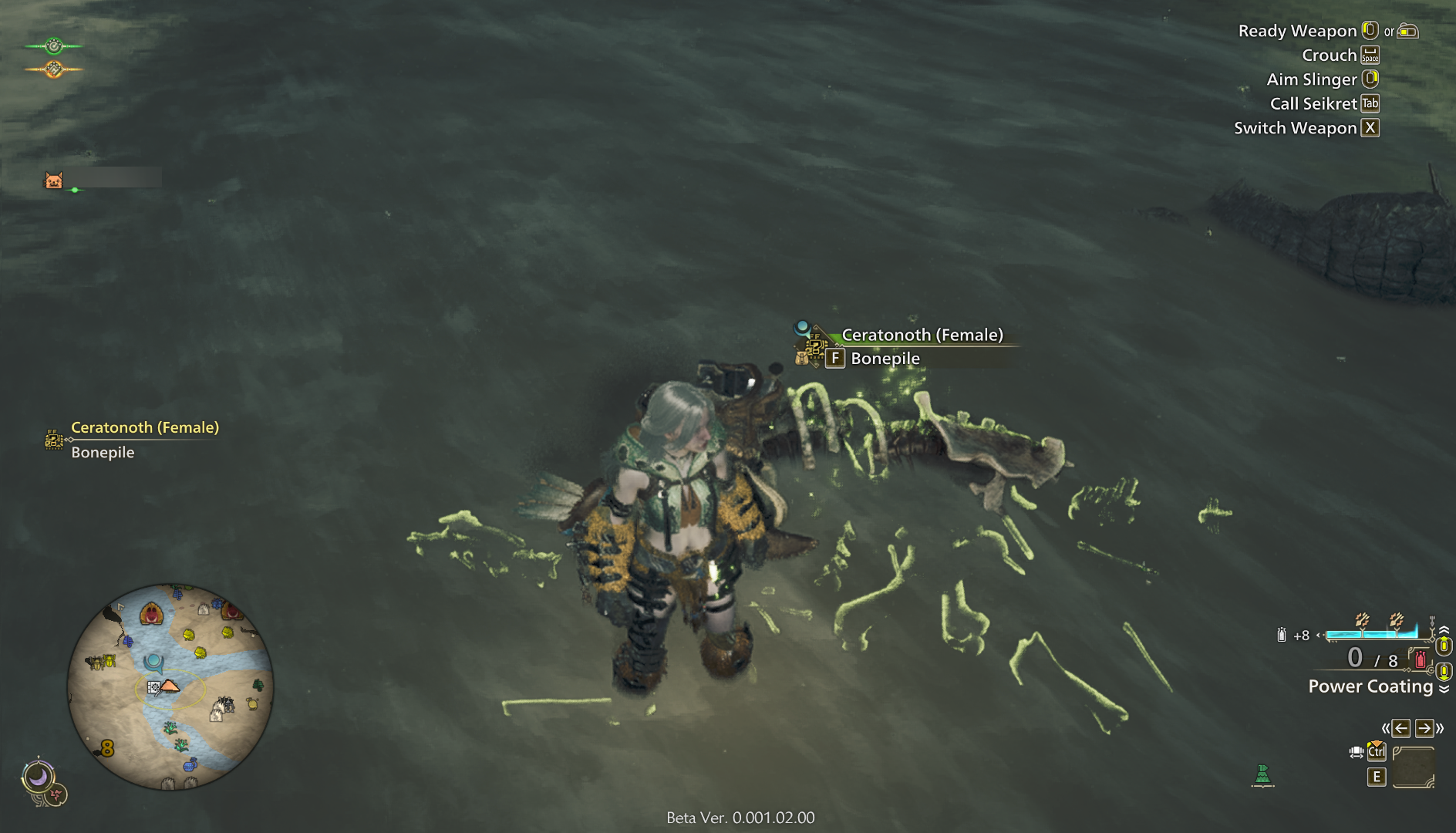The image size is (1456, 833).
Task: Click the Palico companion cat icon
Action: (x=53, y=180)
